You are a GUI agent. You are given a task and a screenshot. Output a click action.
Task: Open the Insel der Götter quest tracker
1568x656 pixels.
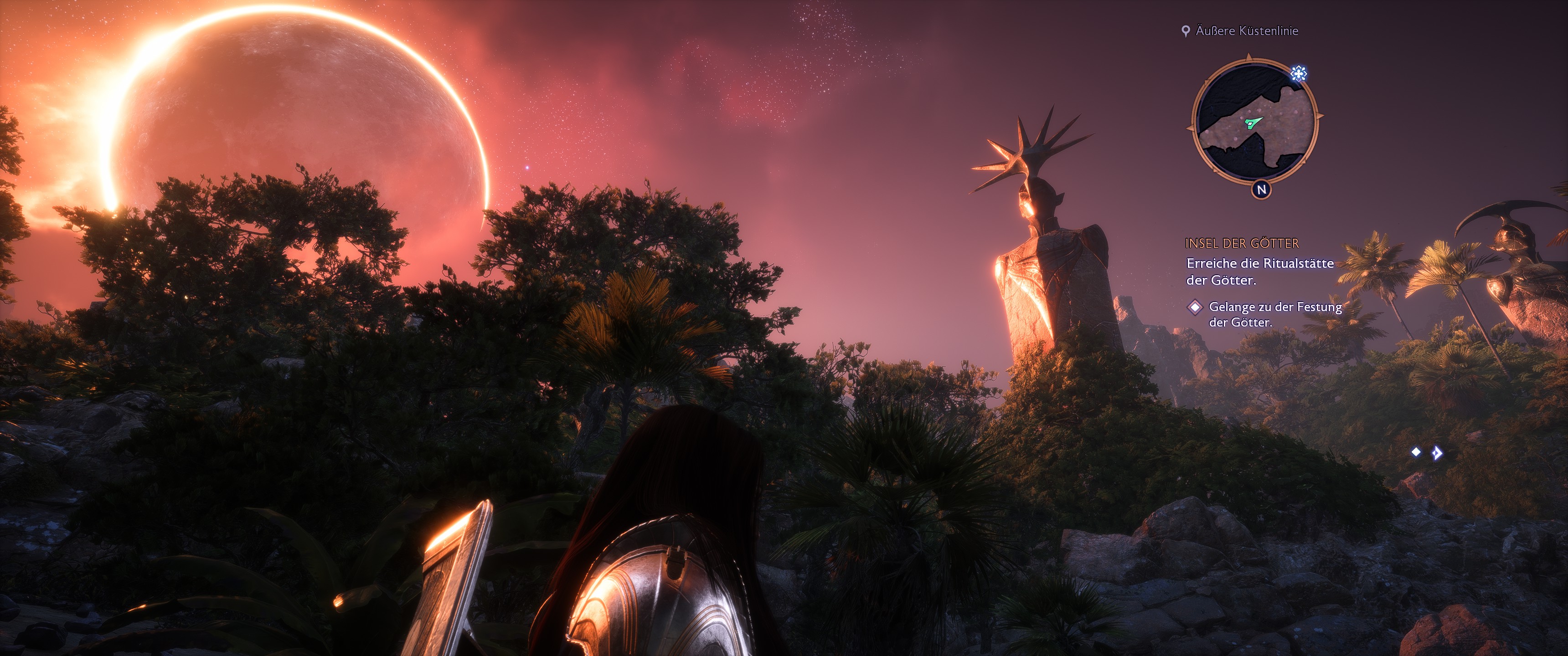click(x=1242, y=243)
